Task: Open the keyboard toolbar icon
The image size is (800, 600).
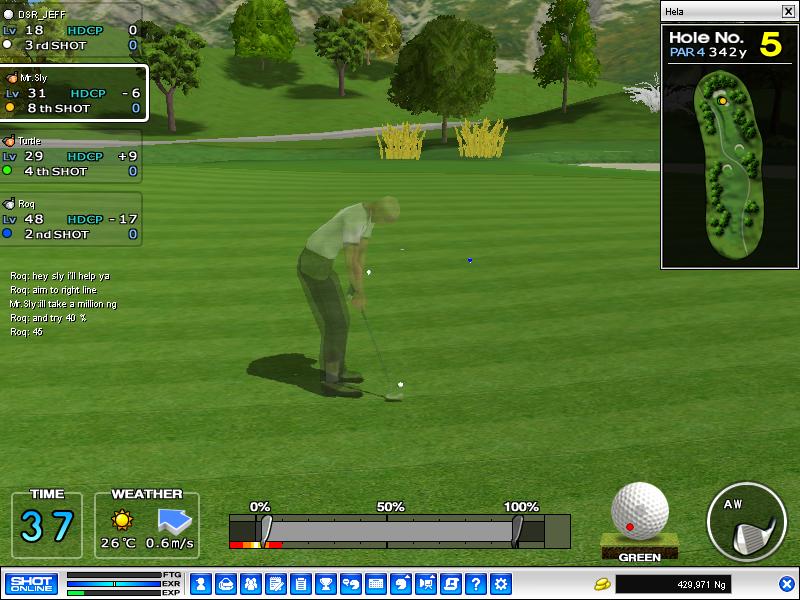Action: click(376, 583)
